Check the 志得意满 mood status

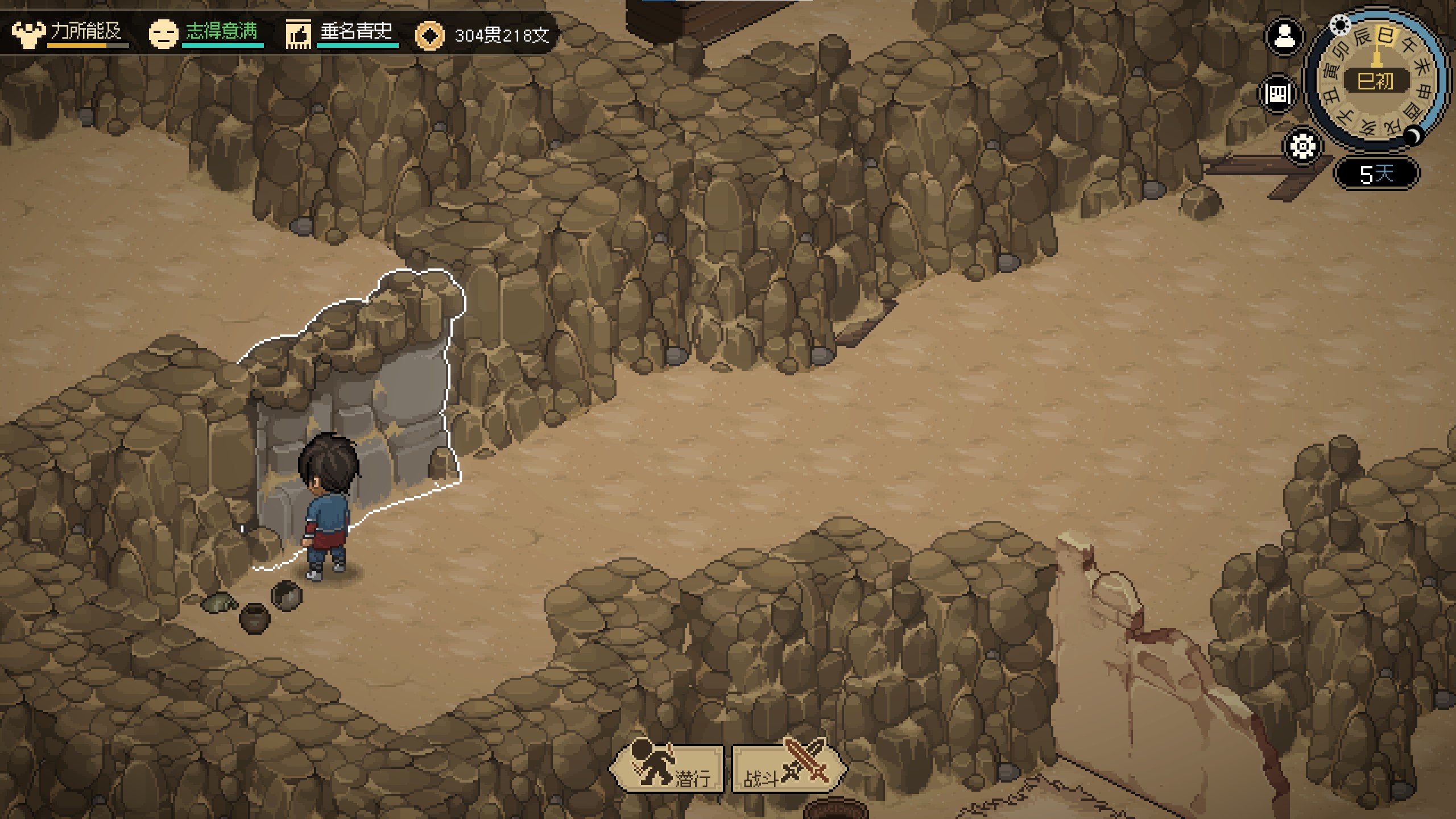pyautogui.click(x=206, y=33)
